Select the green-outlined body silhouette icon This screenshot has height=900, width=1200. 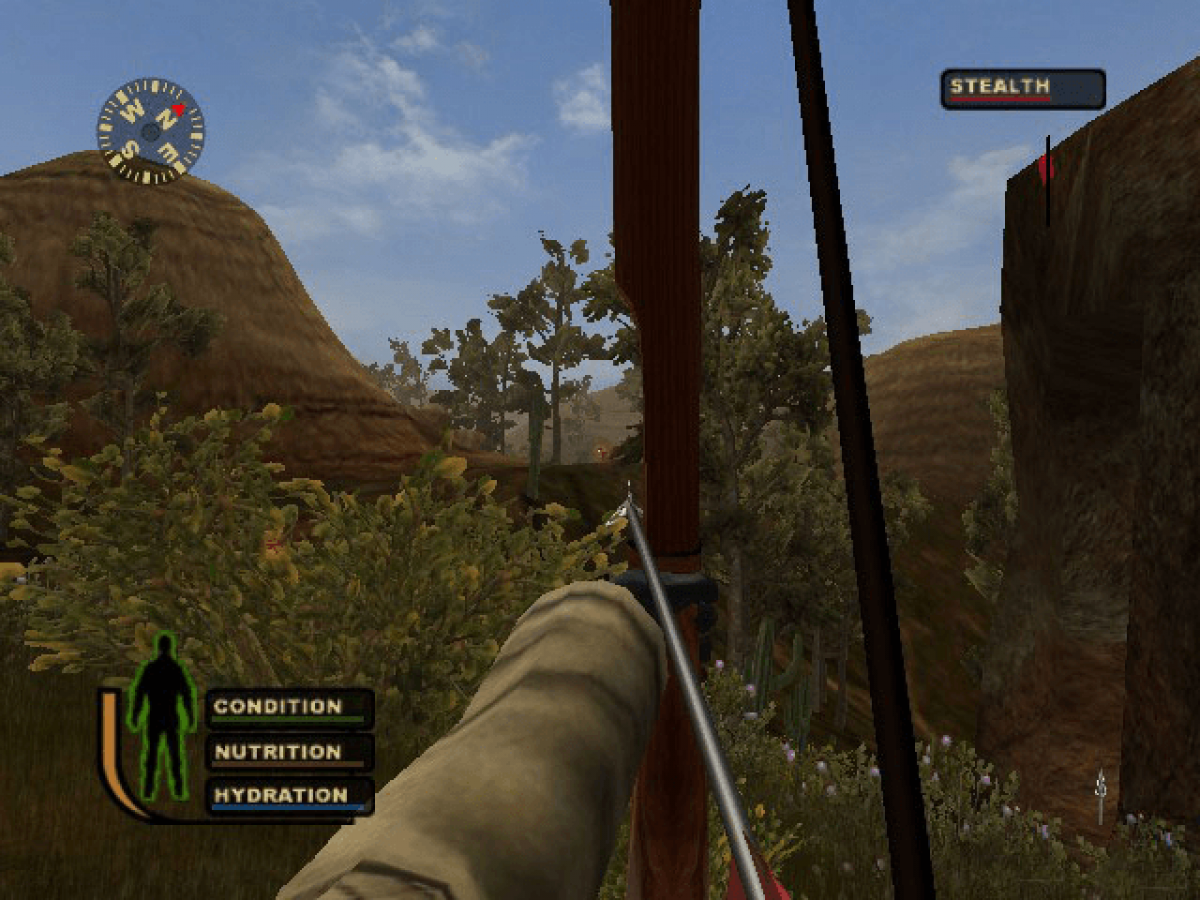coord(160,716)
